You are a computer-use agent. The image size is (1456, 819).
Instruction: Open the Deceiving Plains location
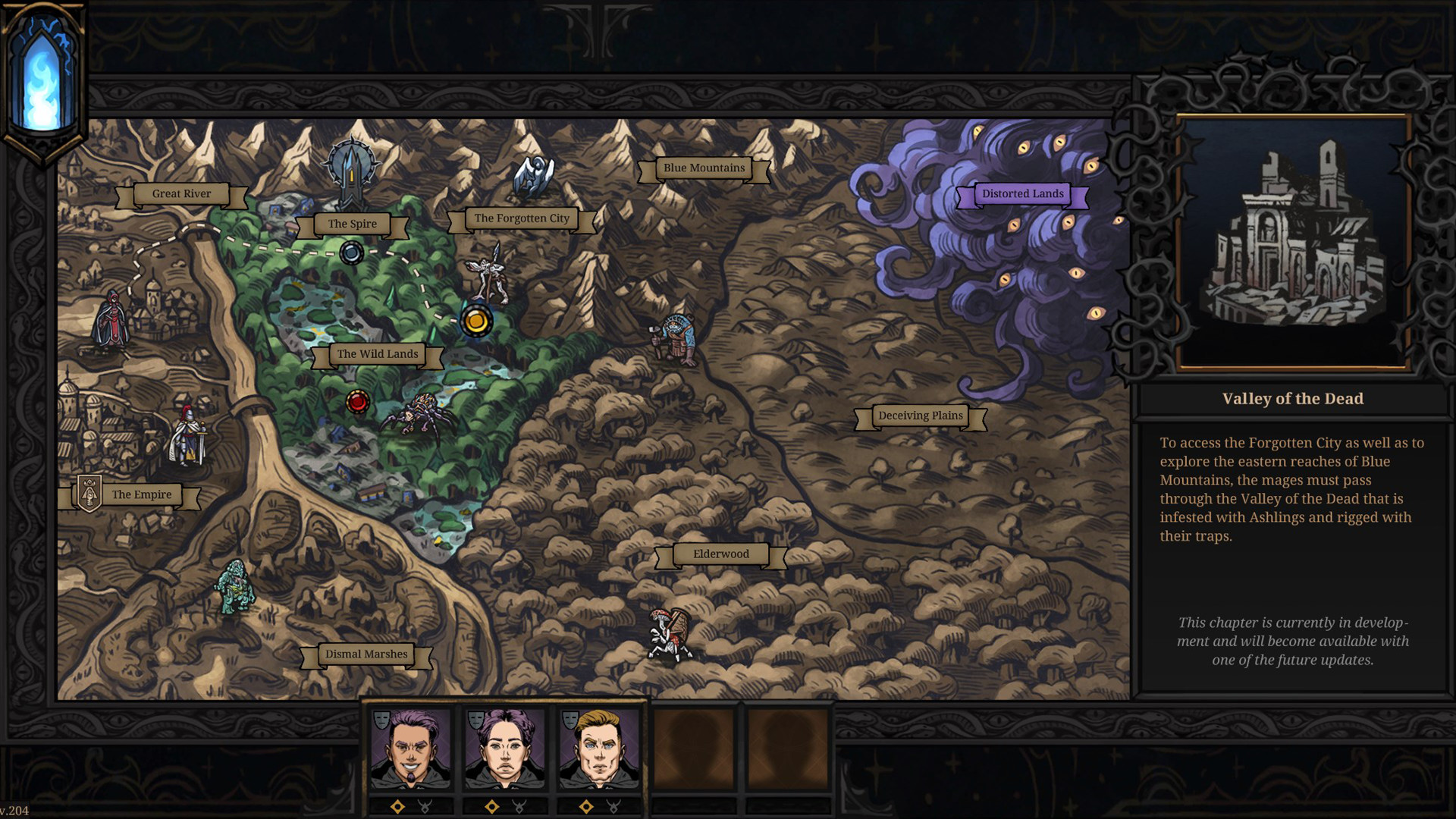(920, 416)
